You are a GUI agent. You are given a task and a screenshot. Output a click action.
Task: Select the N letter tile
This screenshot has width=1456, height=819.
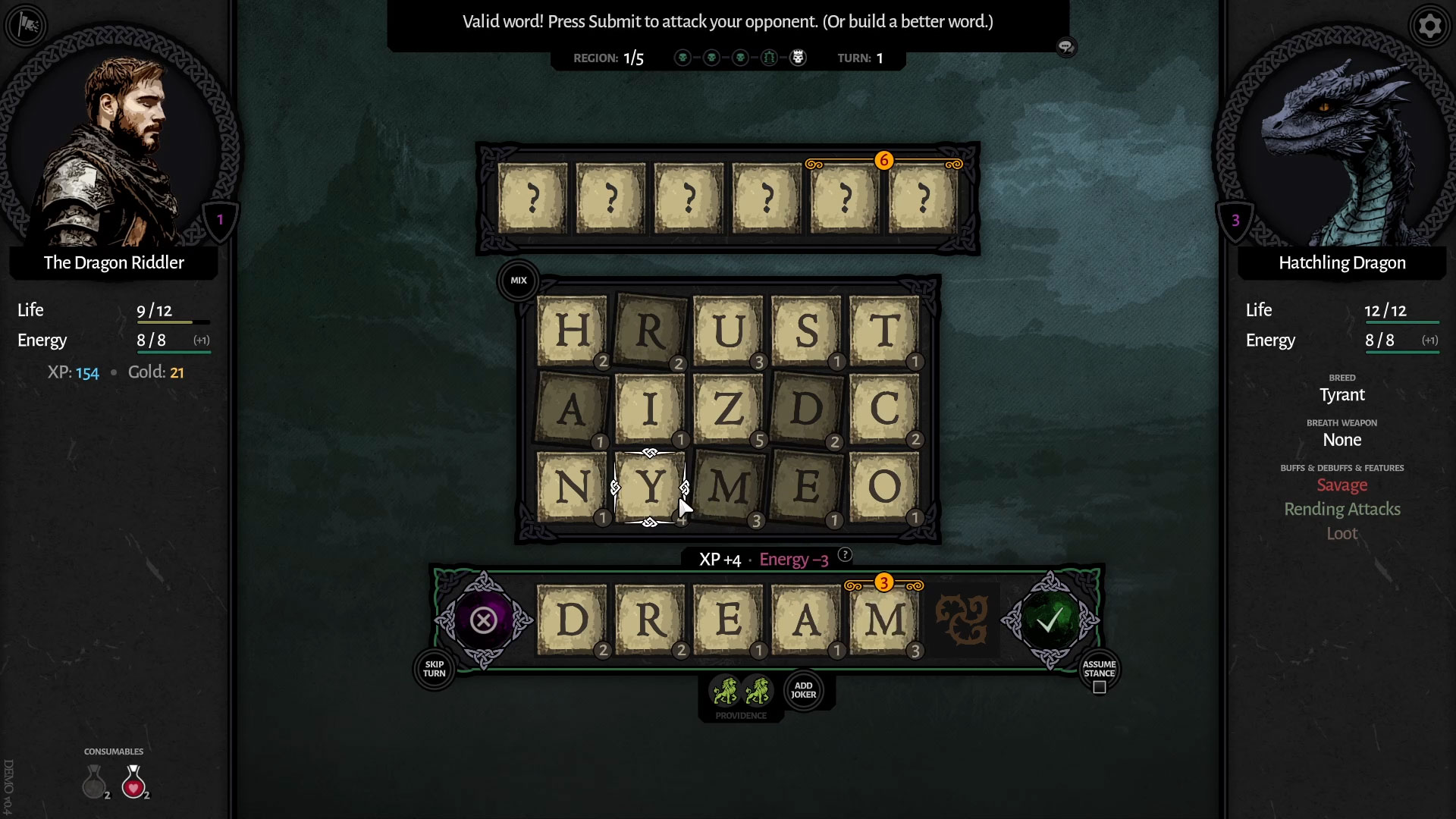point(572,488)
